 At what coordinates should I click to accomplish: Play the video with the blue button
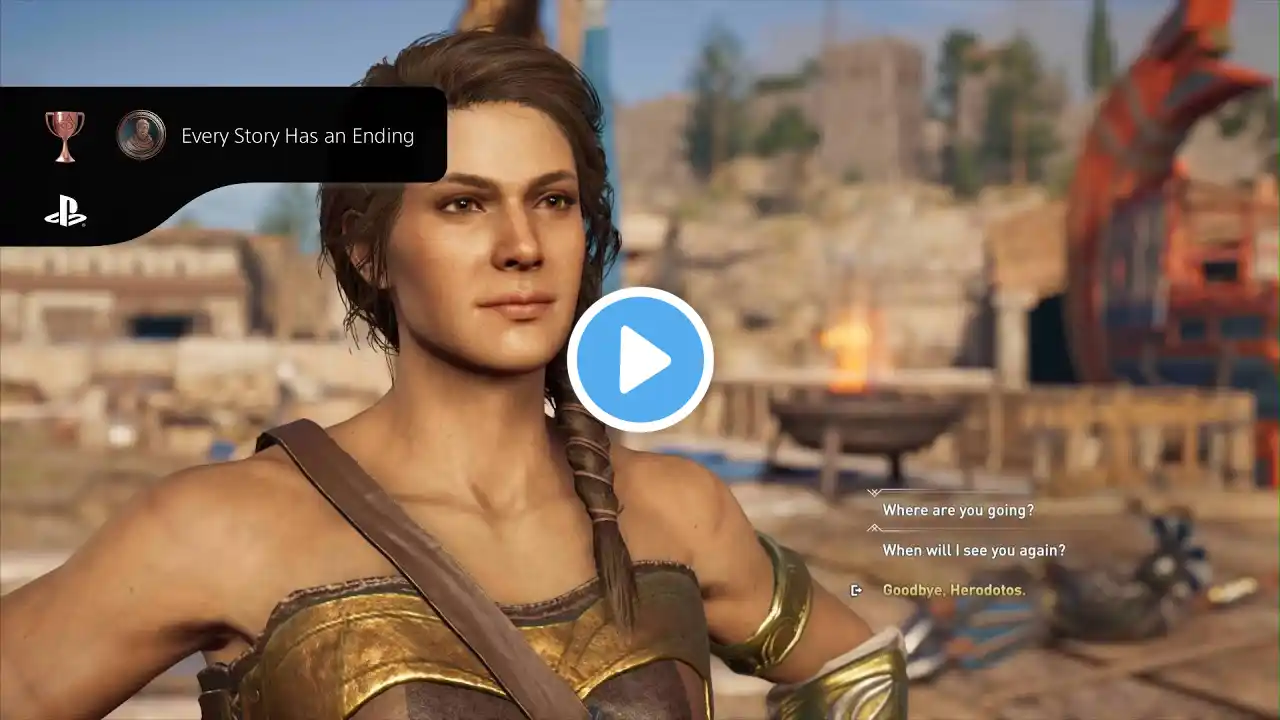640,360
